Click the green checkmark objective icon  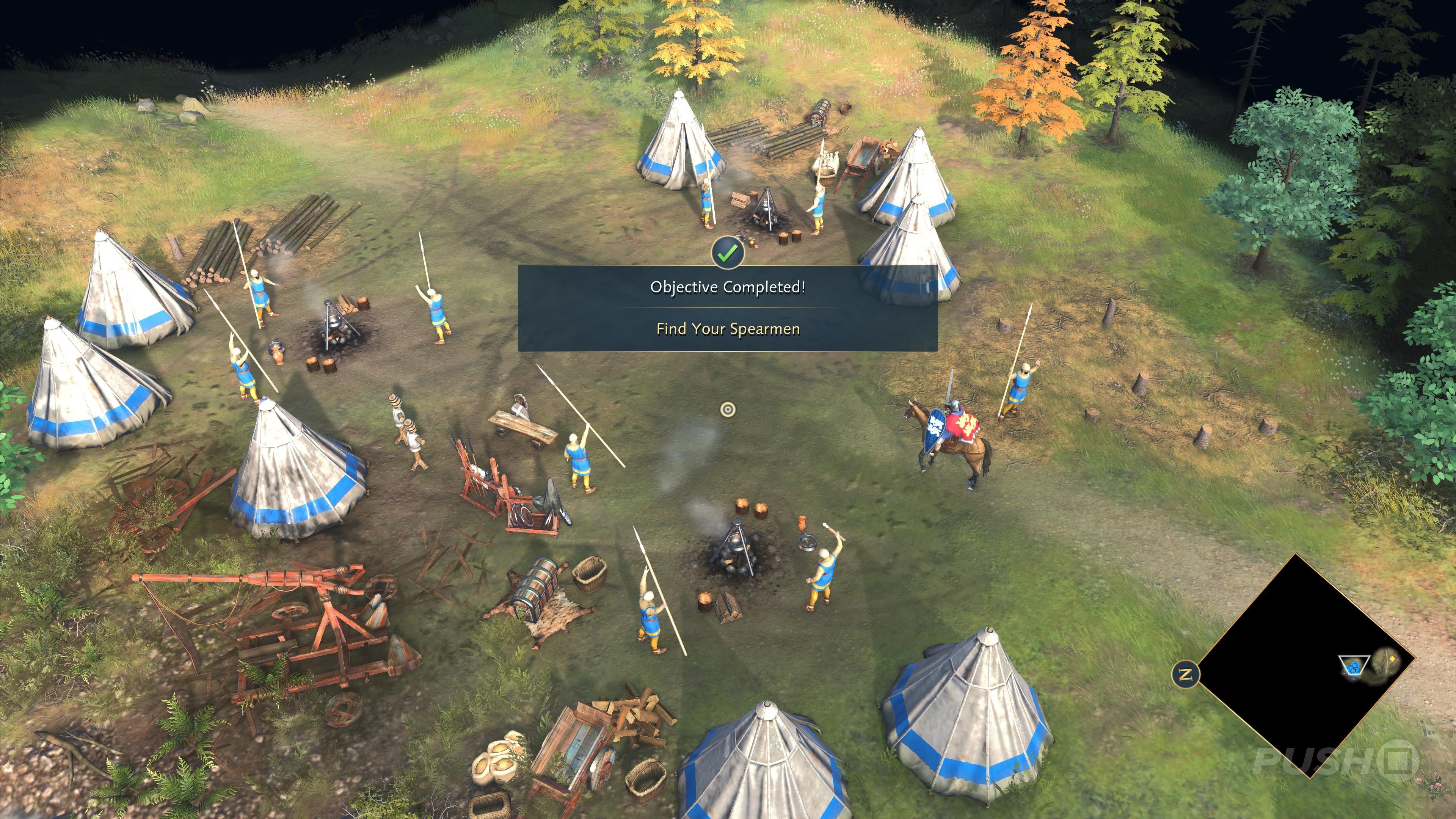728,253
